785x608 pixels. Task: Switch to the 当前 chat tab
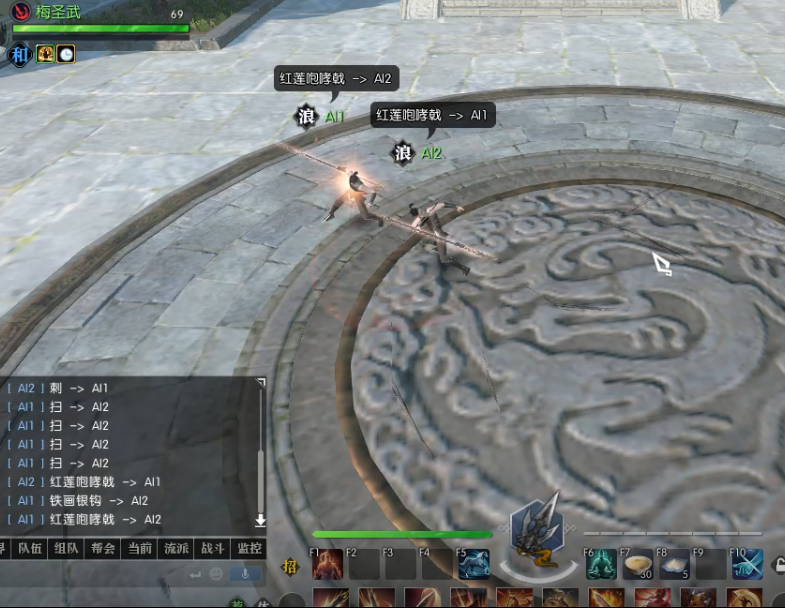click(x=140, y=548)
